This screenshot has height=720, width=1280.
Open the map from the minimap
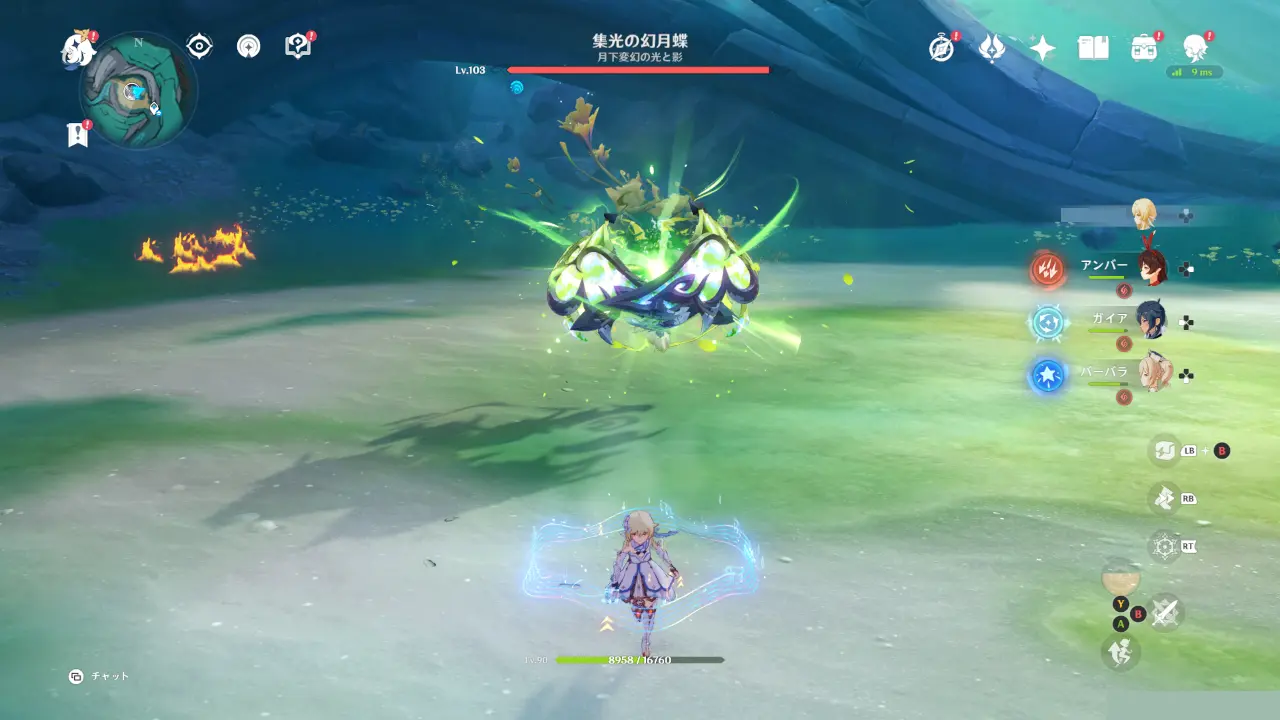[x=137, y=92]
